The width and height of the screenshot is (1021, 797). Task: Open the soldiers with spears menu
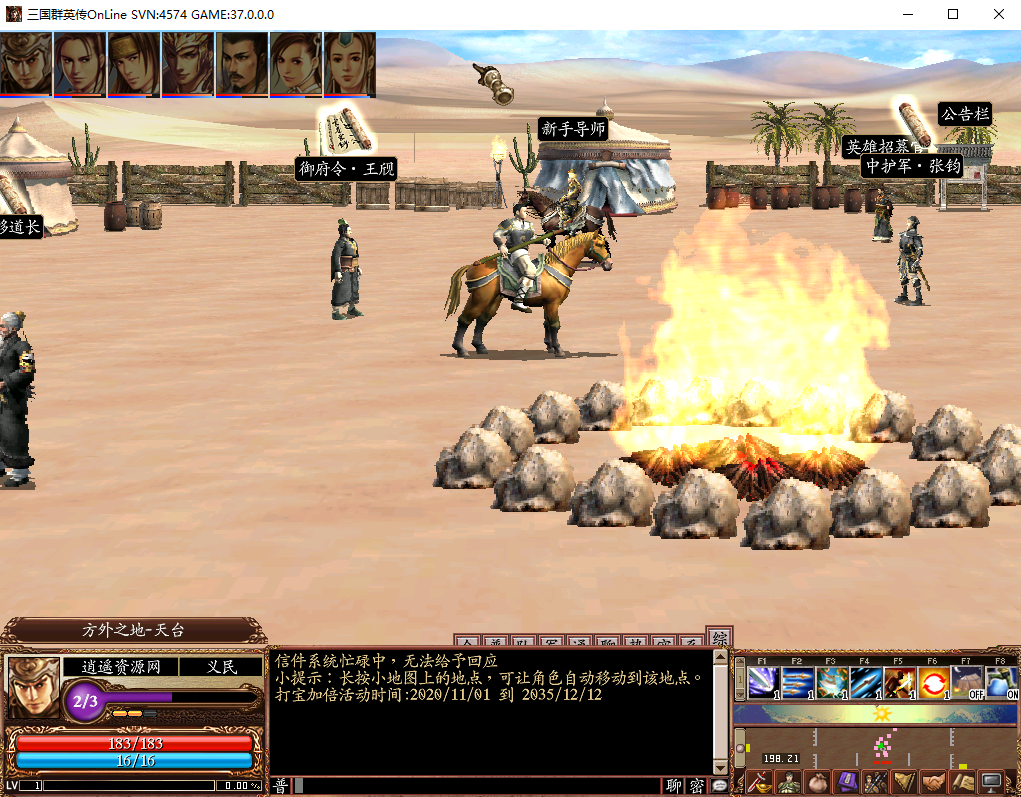[876, 782]
